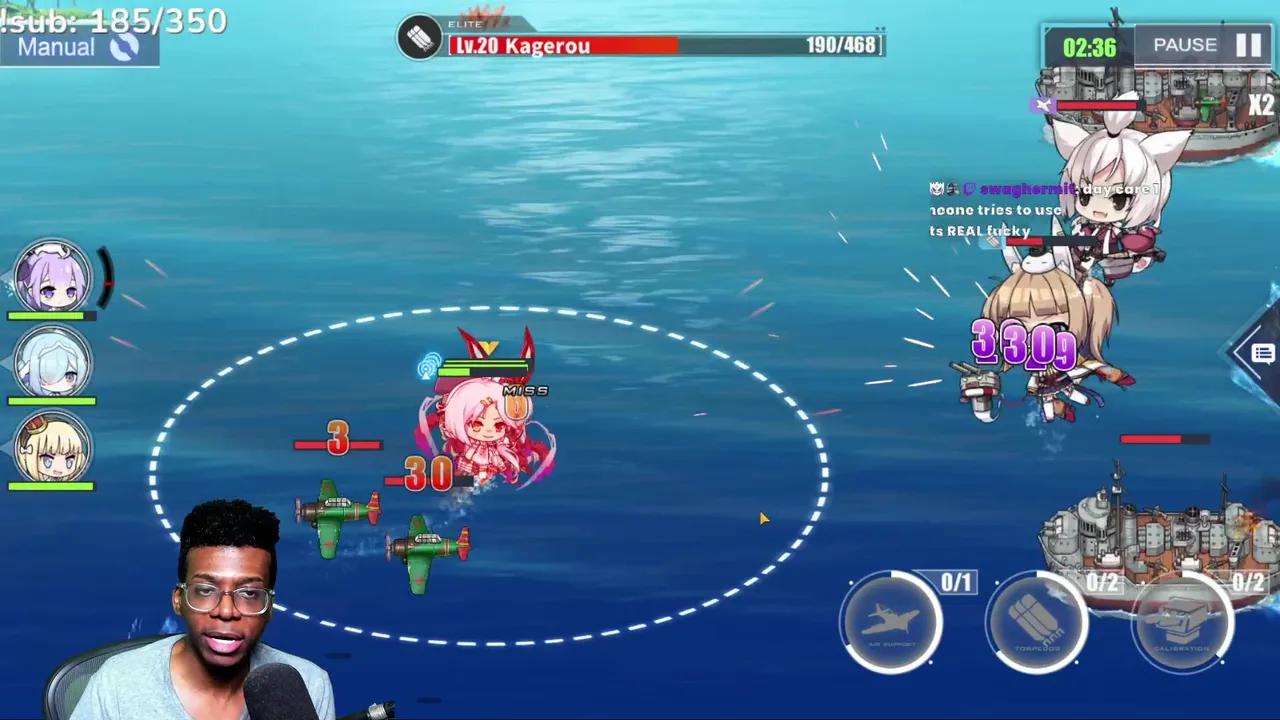Tap the battle timer reading 02:36
The width and height of the screenshot is (1280, 720).
tap(1089, 44)
